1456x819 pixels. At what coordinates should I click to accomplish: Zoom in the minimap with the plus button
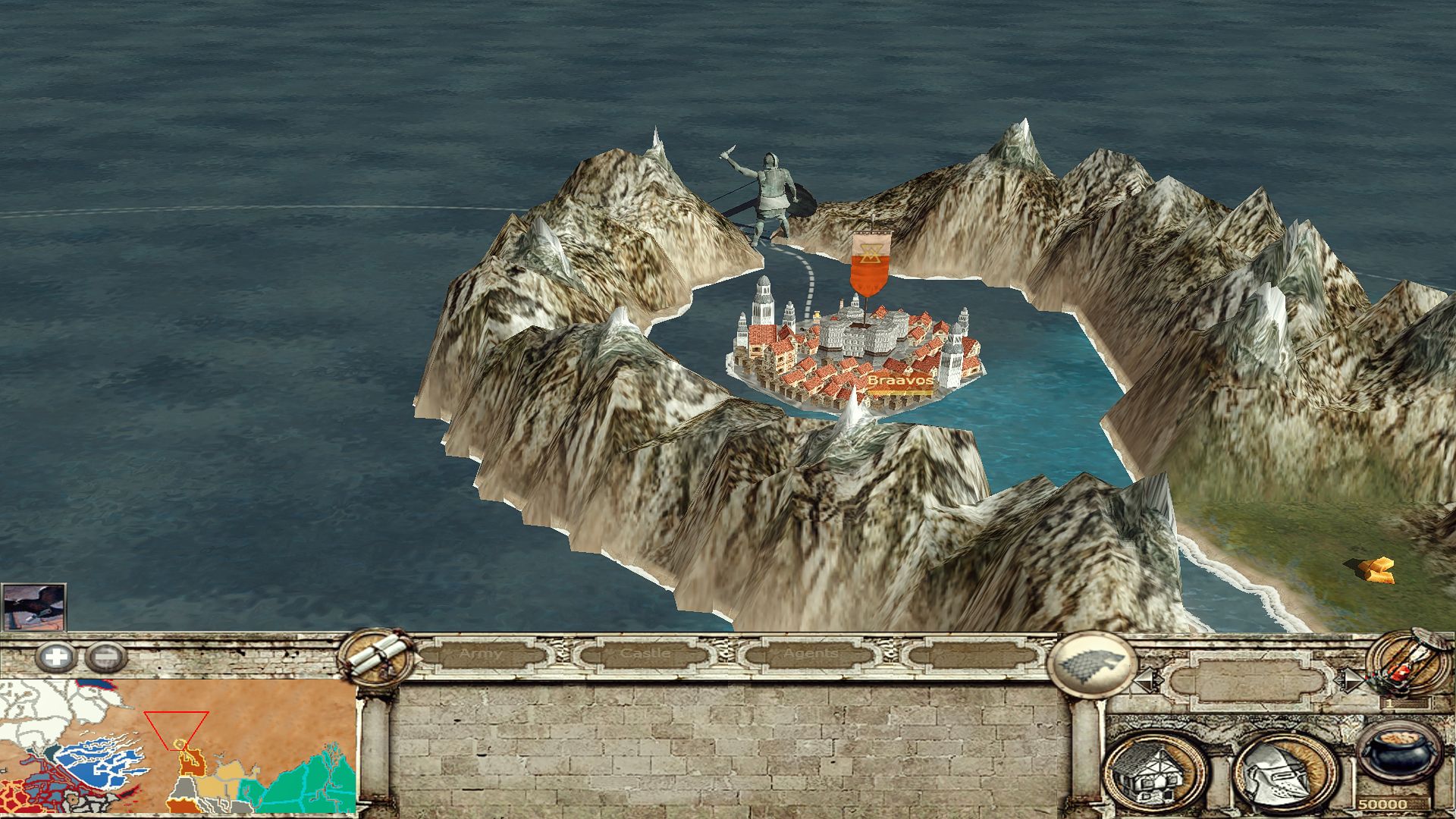pos(55,657)
